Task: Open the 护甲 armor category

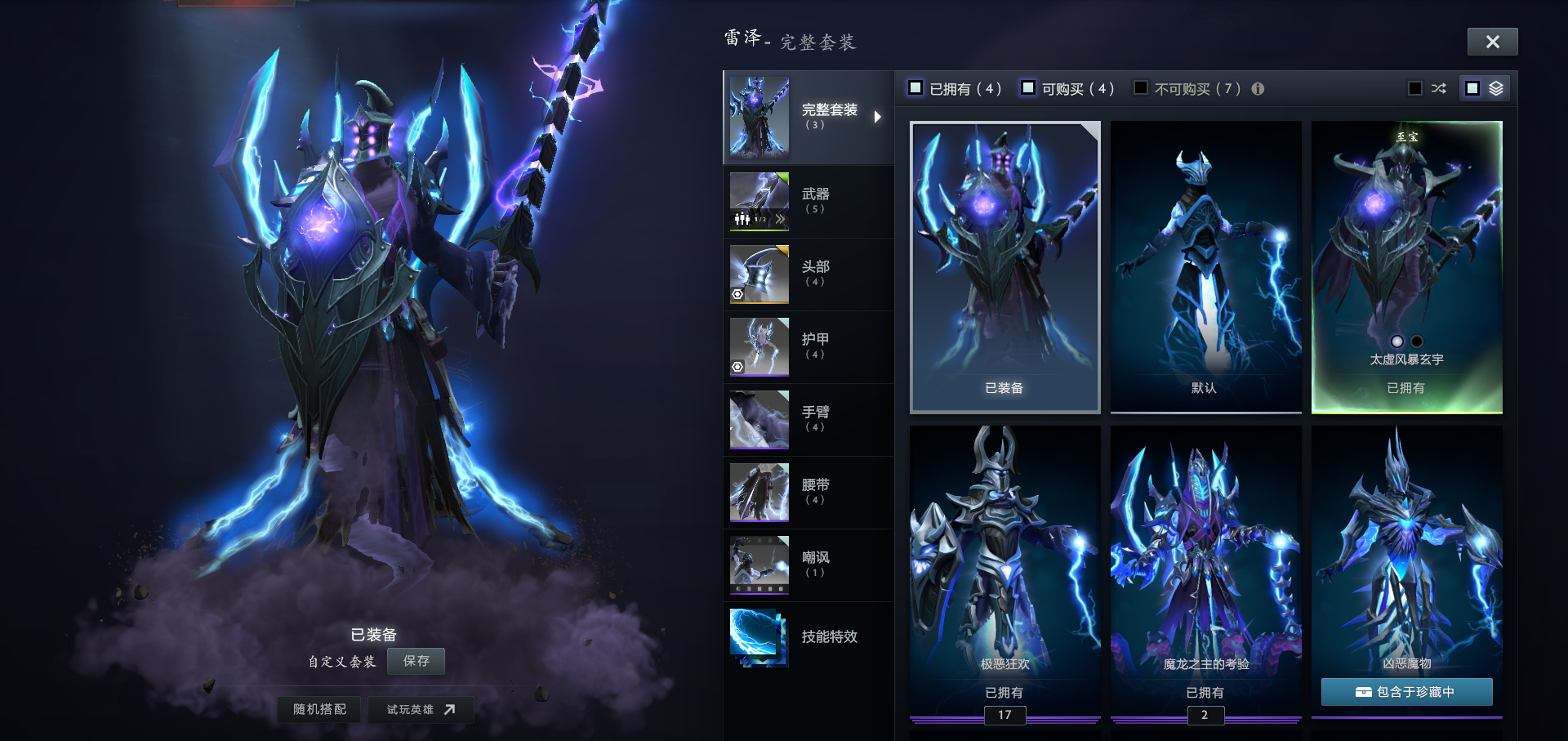Action: (808, 346)
